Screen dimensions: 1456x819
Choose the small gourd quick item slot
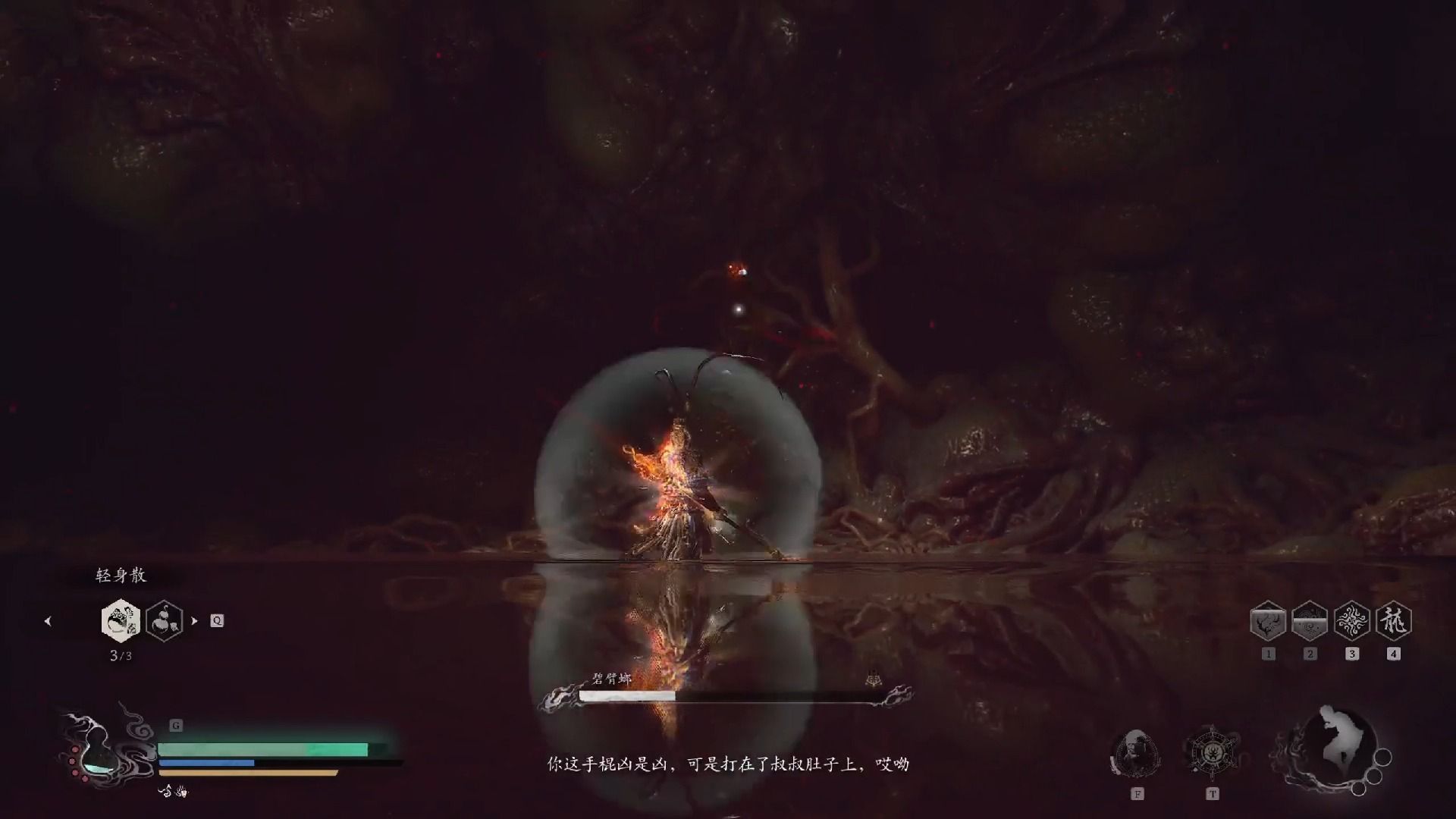pyautogui.click(x=164, y=620)
